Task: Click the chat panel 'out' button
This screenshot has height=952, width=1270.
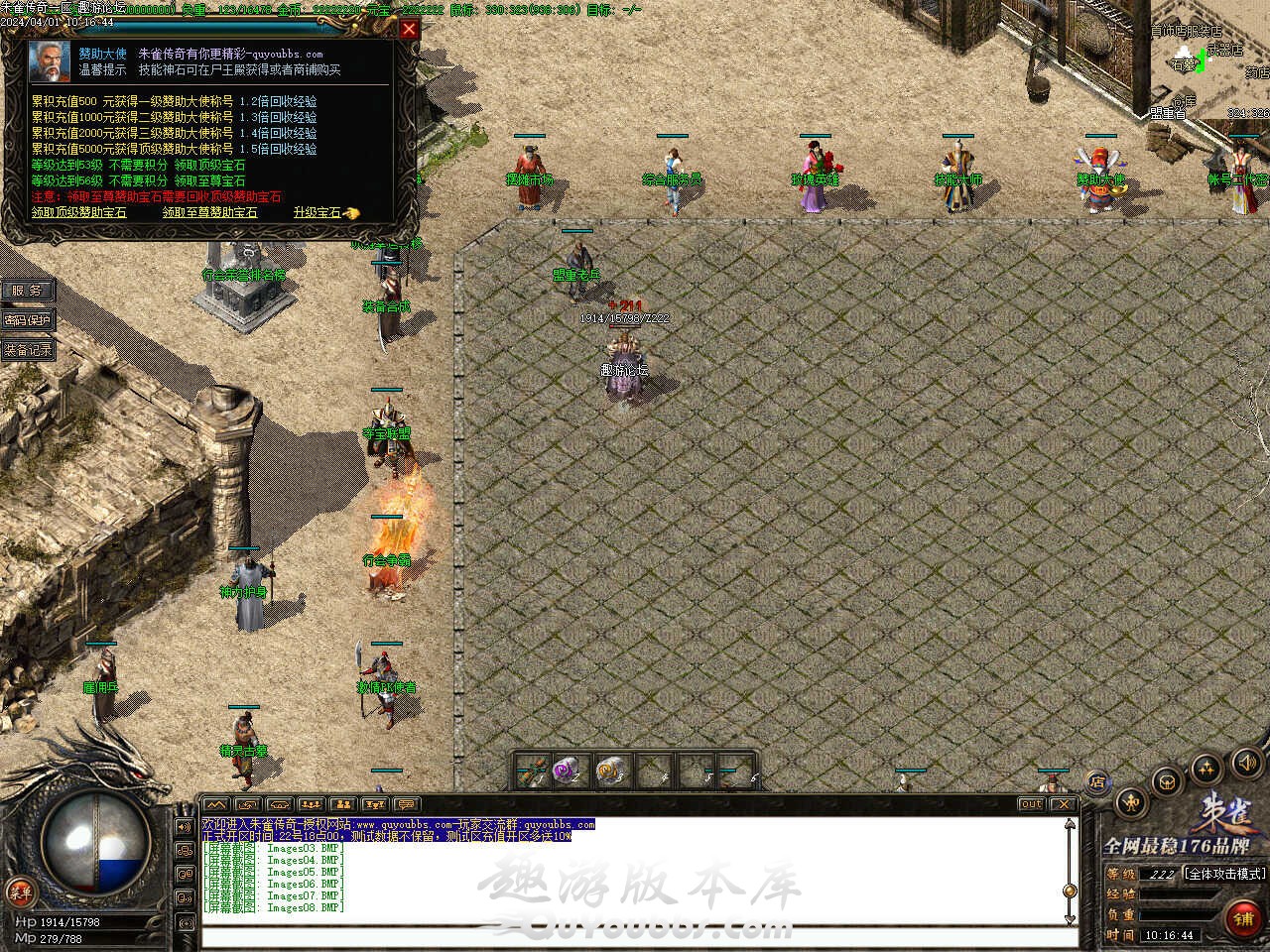Action: click(1031, 804)
